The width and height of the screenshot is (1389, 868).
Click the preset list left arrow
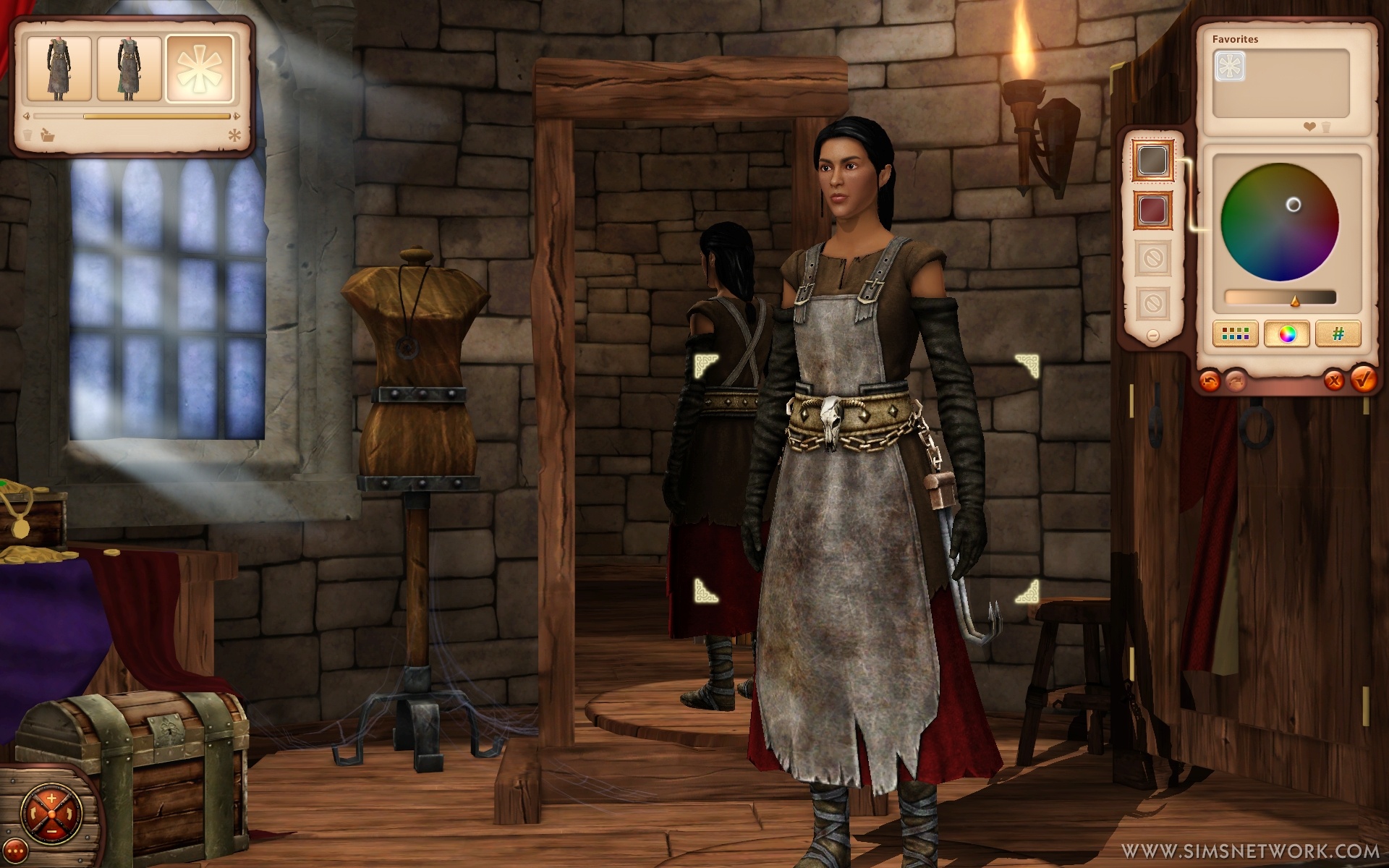(x=27, y=116)
